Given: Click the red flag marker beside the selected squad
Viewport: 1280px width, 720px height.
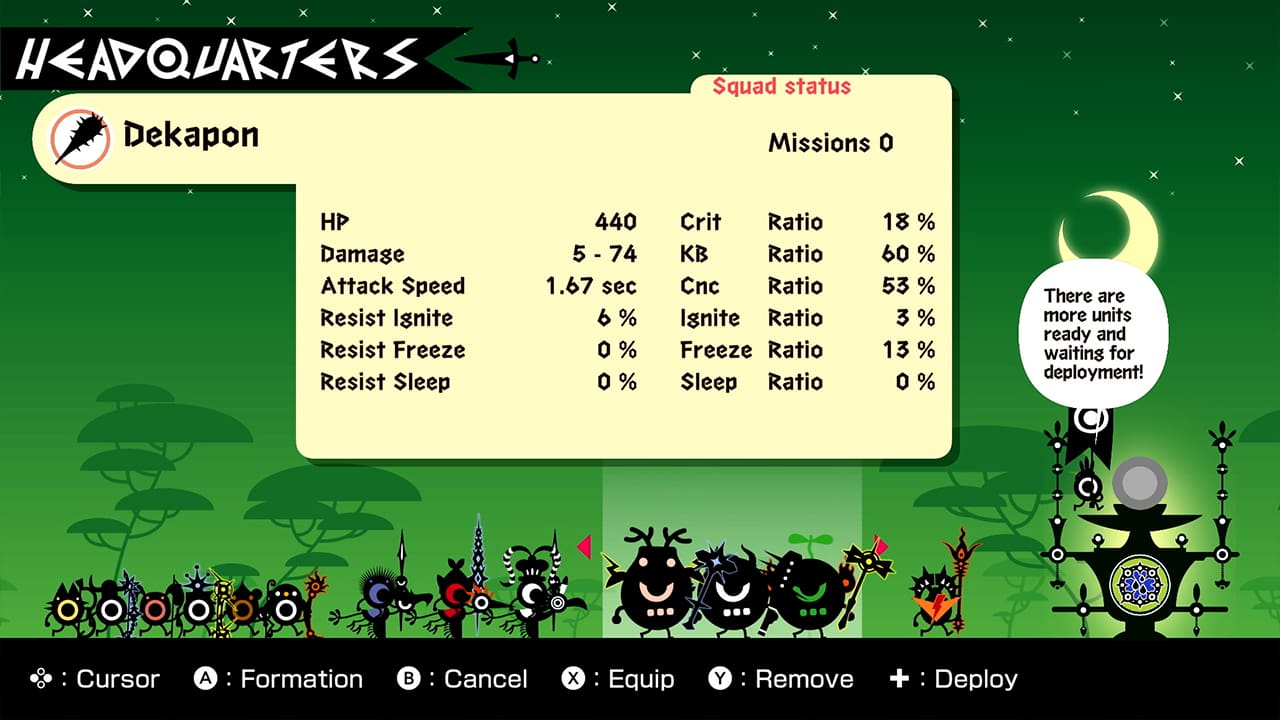Looking at the screenshot, I should click(x=585, y=547).
